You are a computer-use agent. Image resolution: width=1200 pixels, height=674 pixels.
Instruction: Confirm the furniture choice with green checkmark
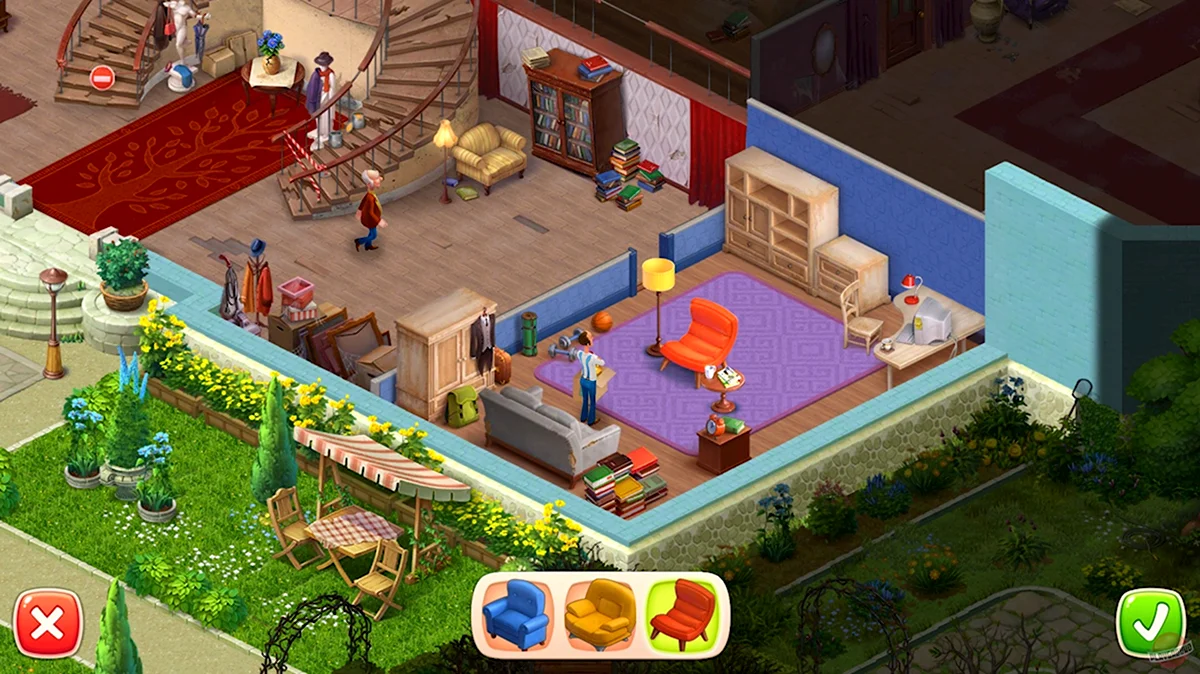tap(1149, 623)
